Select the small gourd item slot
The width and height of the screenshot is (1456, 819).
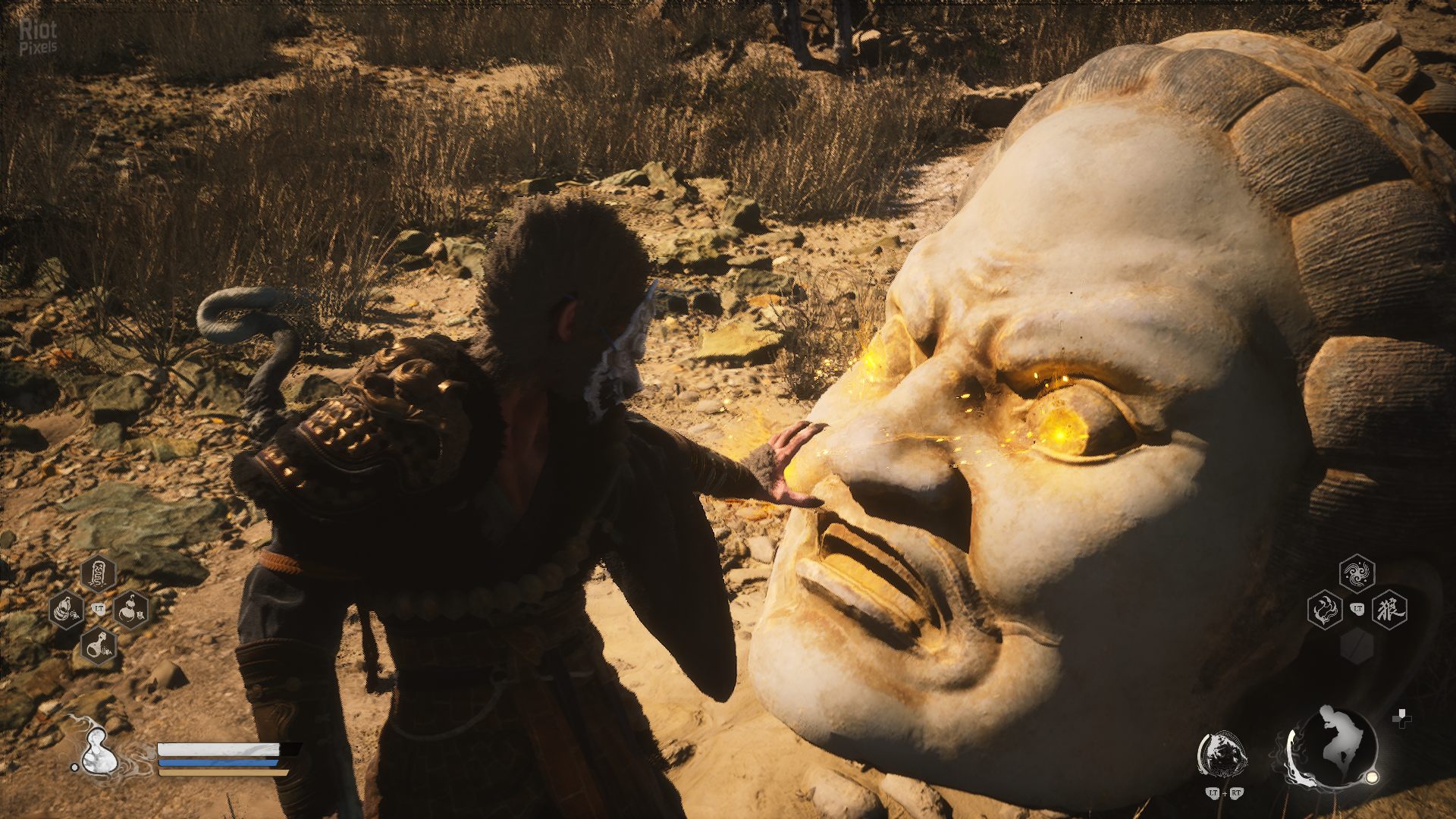tap(131, 609)
